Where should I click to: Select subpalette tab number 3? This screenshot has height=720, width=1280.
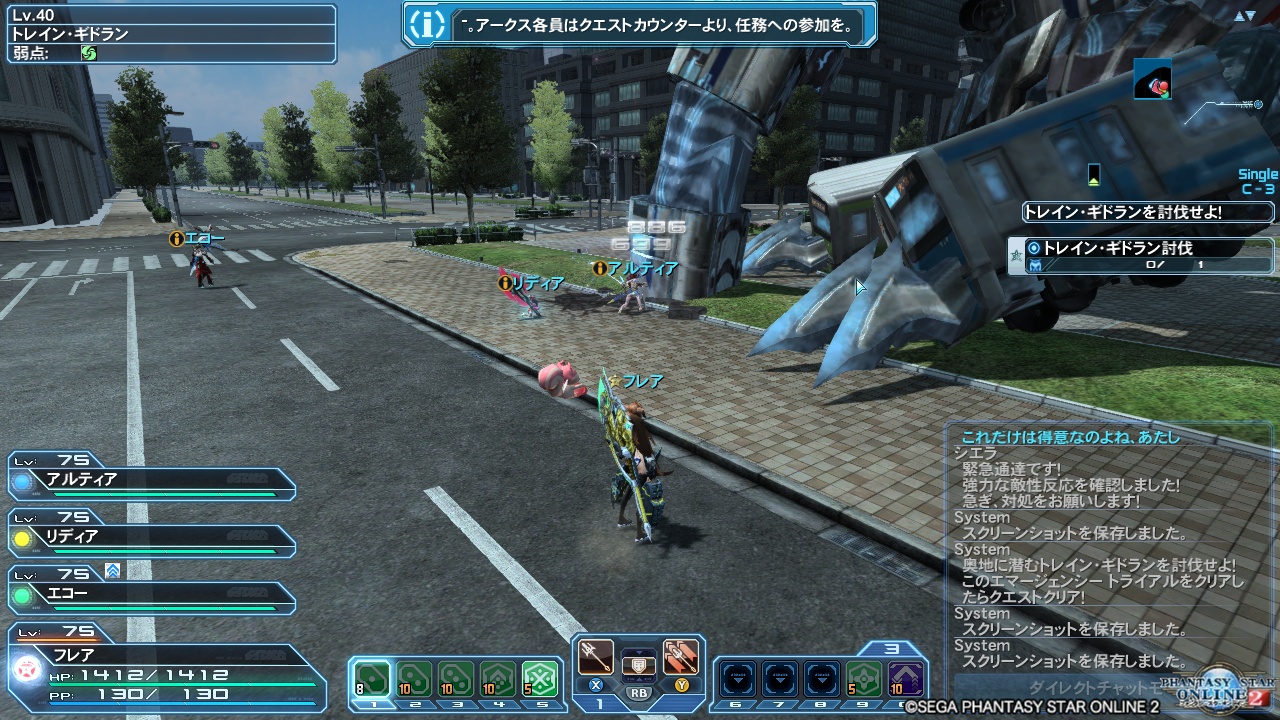pos(456,702)
